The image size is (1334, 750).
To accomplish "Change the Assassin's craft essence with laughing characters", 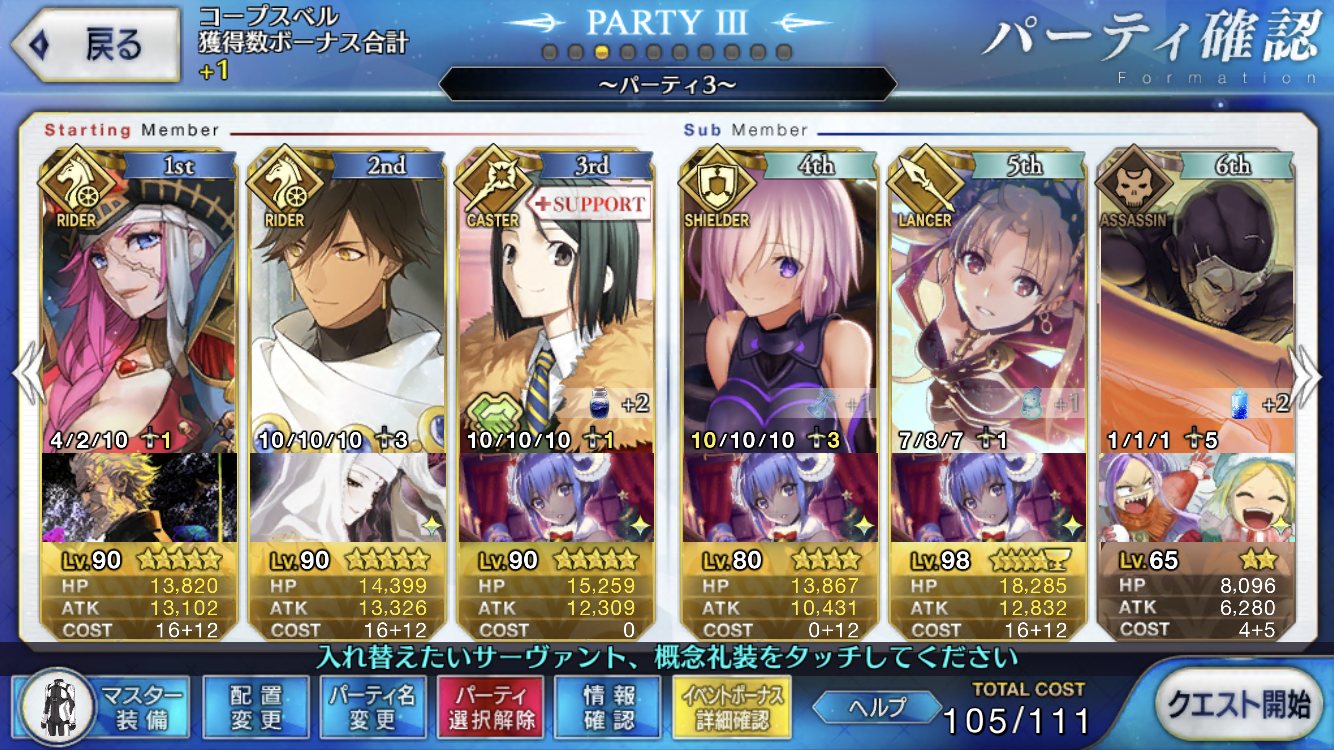I will pos(1195,497).
